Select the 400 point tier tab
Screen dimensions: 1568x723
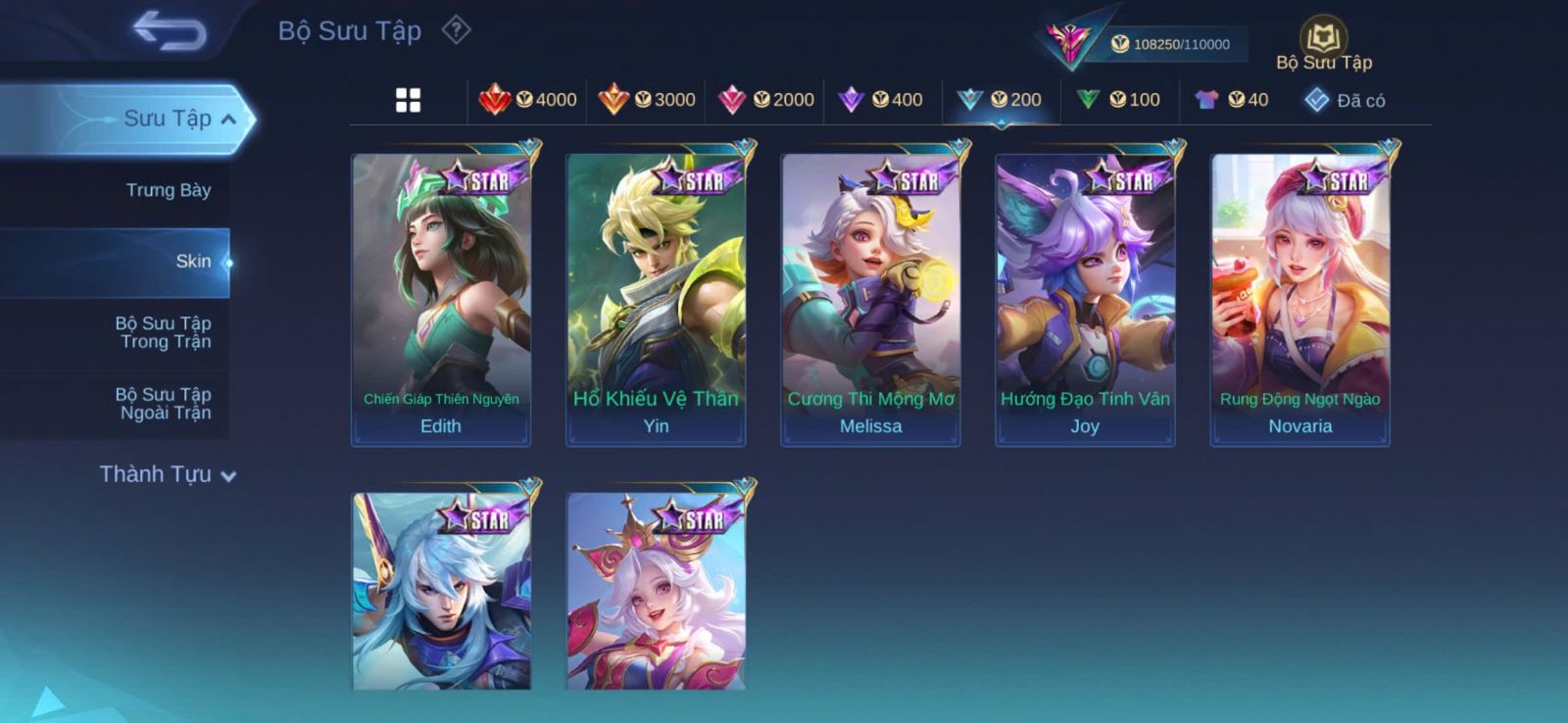pos(881,100)
